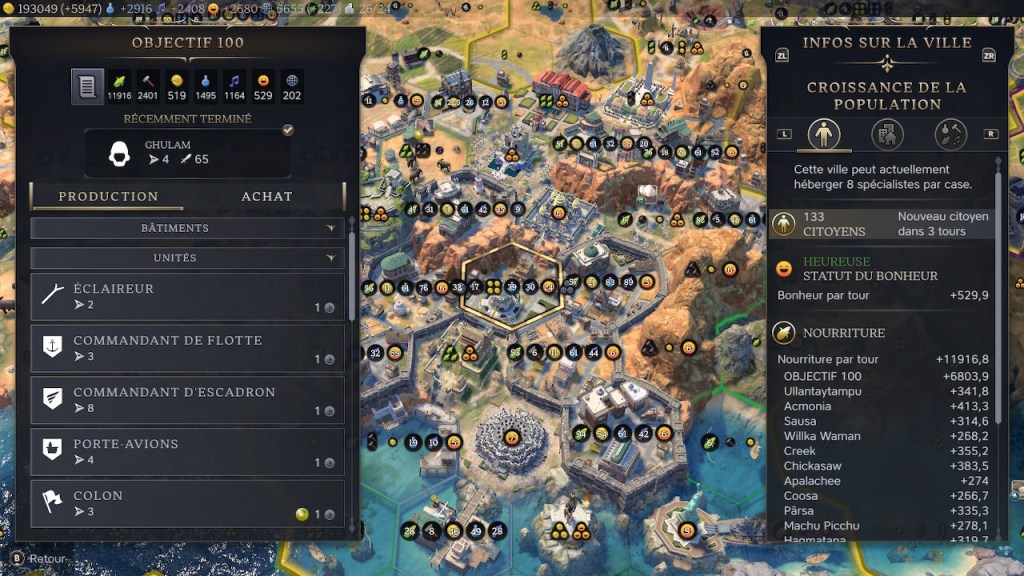Choose the Colon unit
This screenshot has width=1024, height=576.
point(188,504)
